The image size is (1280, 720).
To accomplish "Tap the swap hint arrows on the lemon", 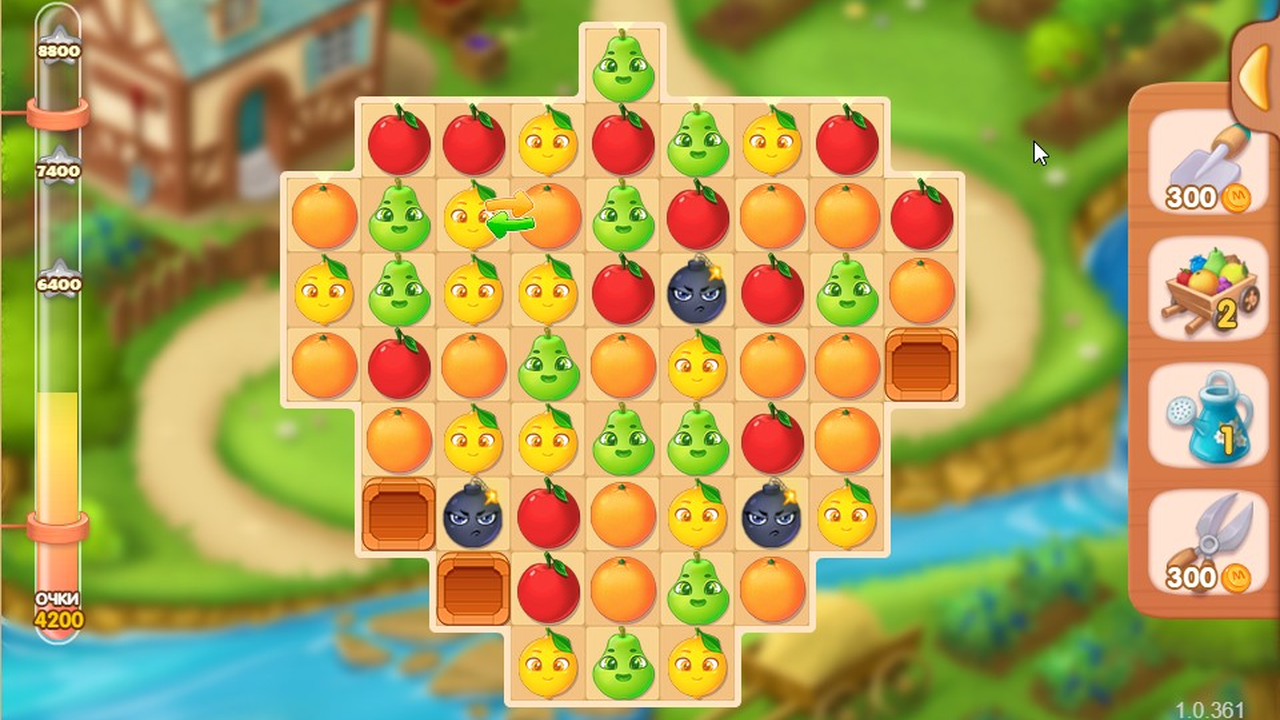I will tap(510, 212).
